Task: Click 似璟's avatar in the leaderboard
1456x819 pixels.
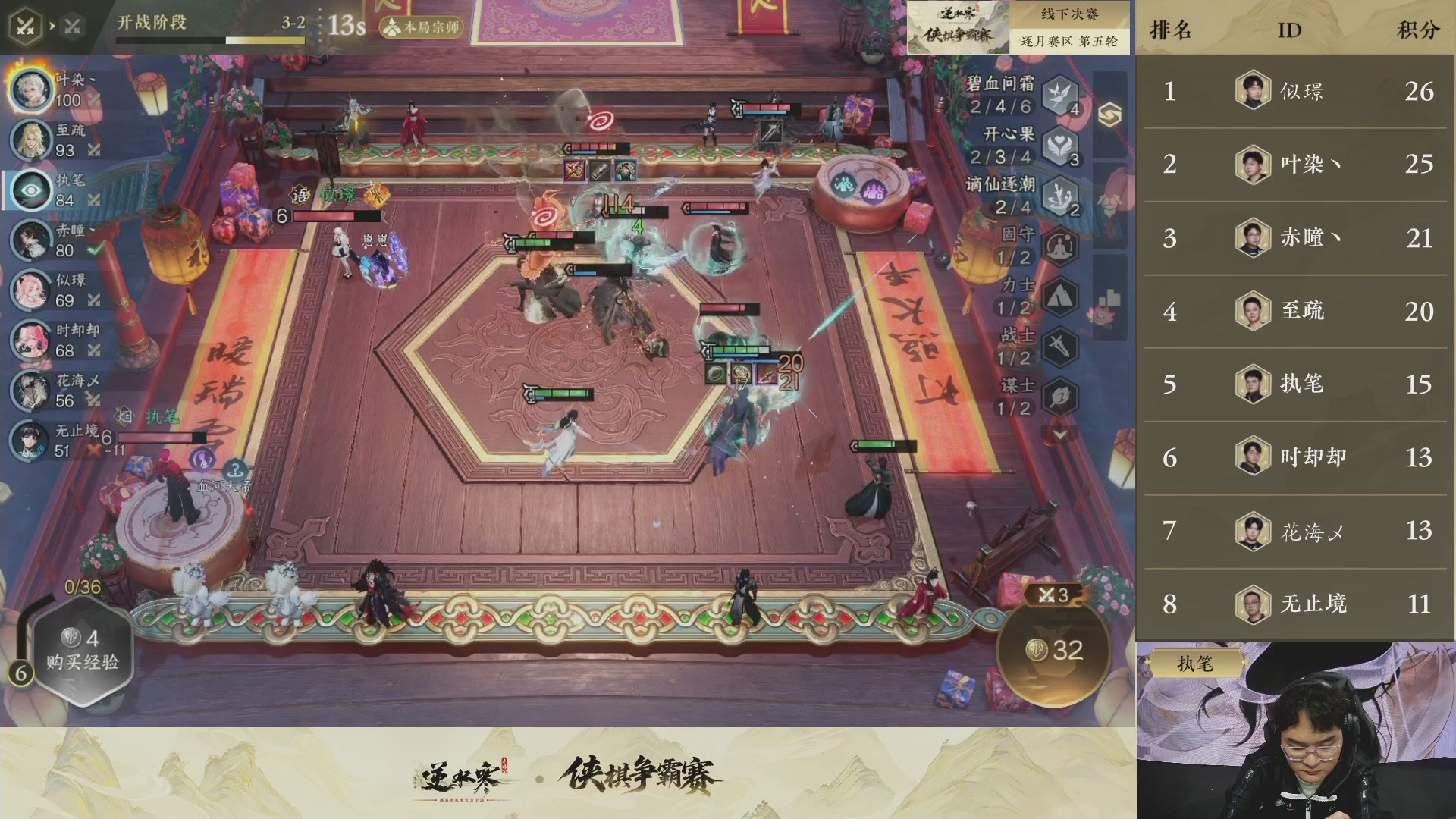Action: pos(1252,90)
